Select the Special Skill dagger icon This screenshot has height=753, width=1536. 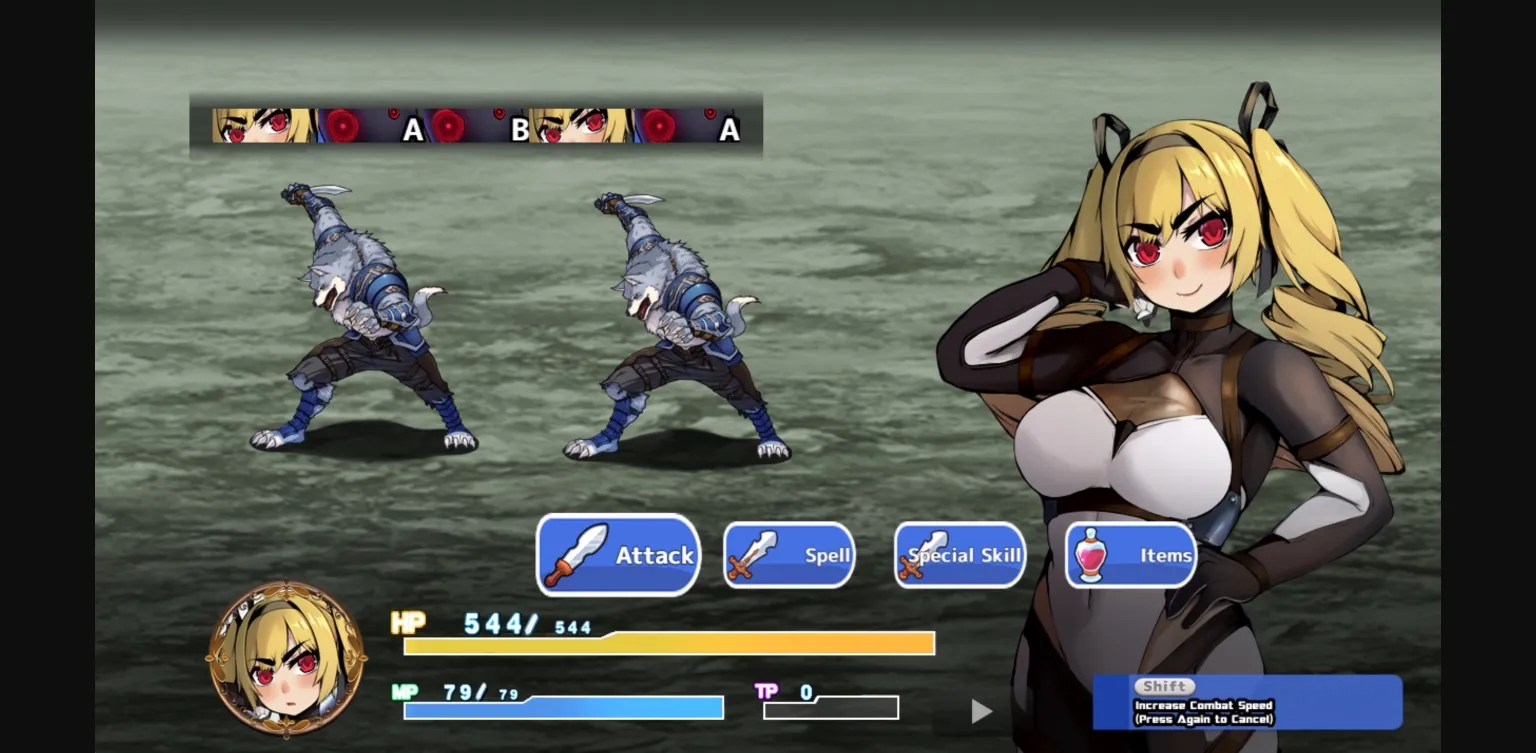921,554
